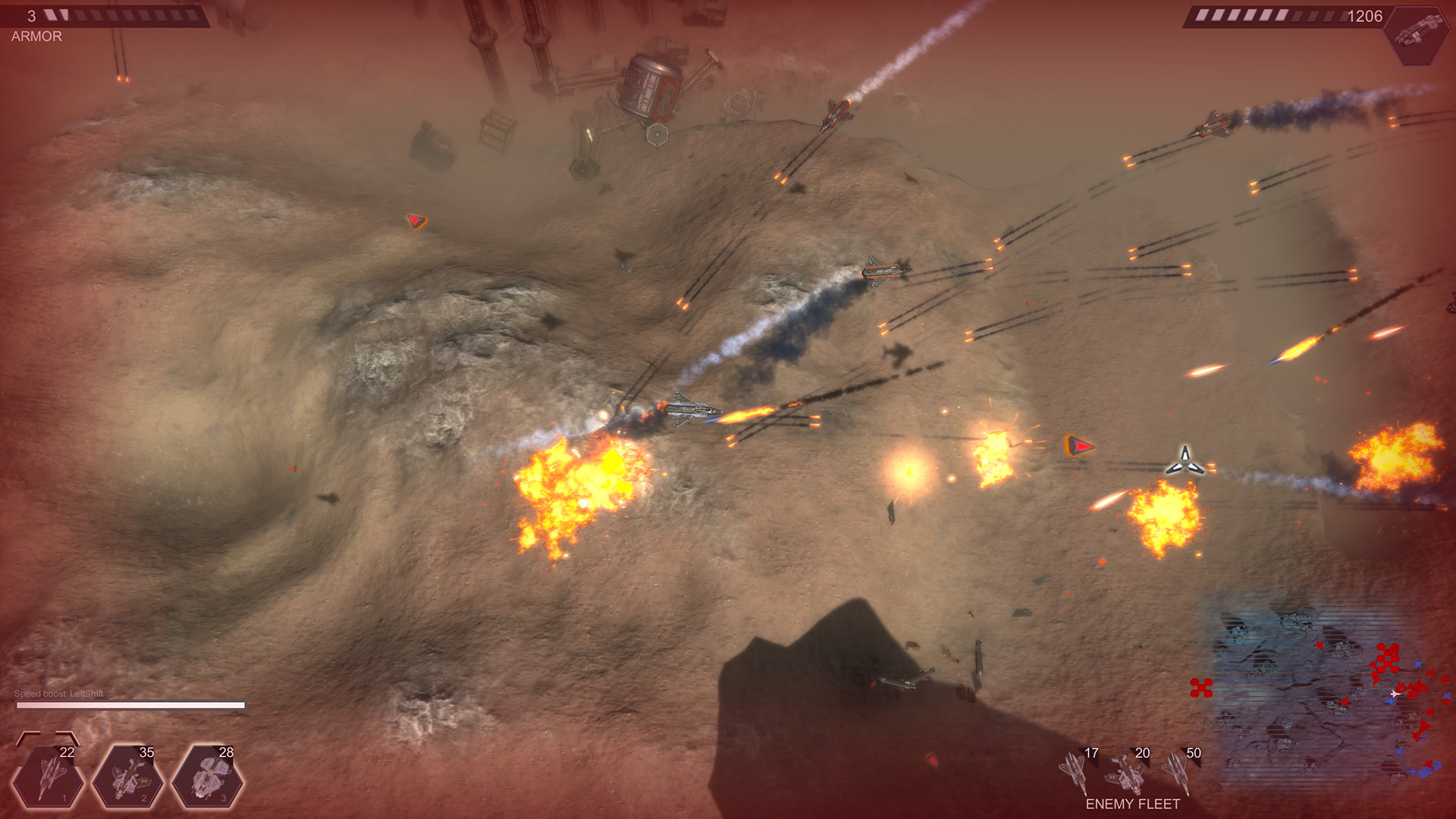The height and width of the screenshot is (819, 1456).
Task: Click the Speed boost LeftShift prompt
Action: click(61, 692)
